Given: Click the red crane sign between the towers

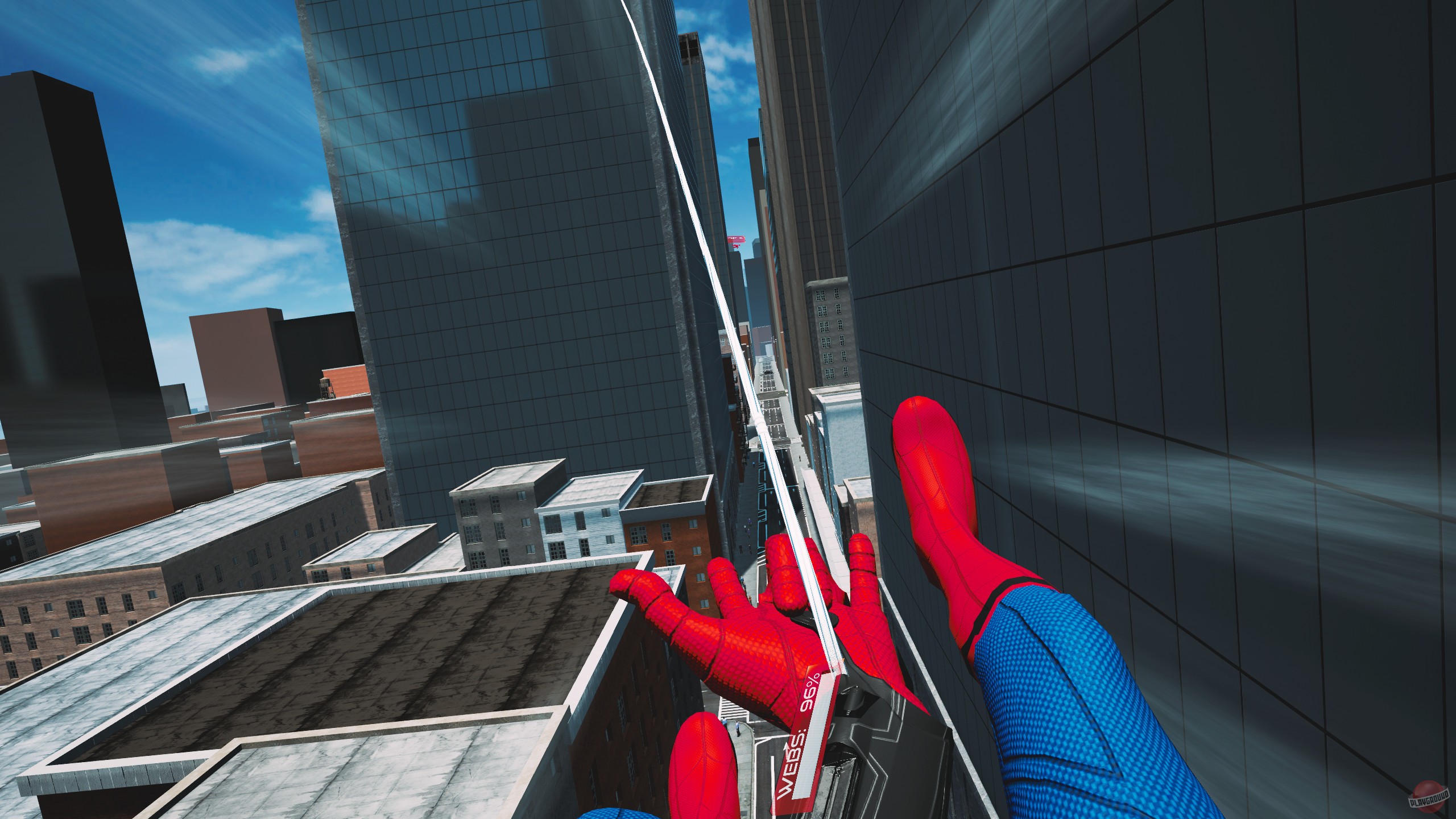Looking at the screenshot, I should click(736, 239).
